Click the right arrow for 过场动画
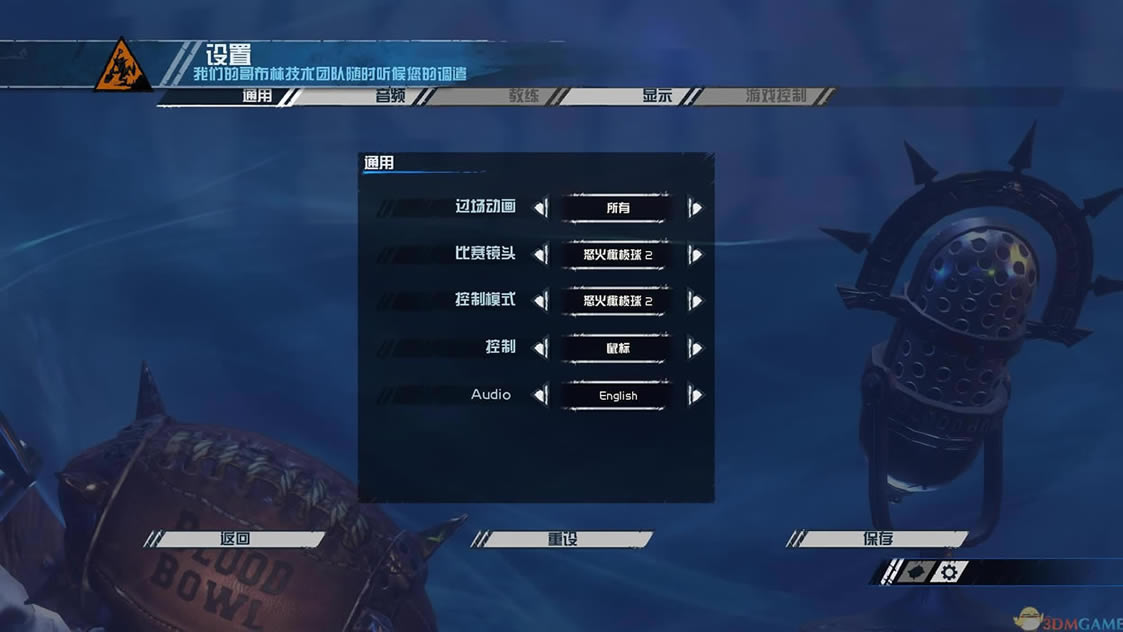 [x=695, y=208]
